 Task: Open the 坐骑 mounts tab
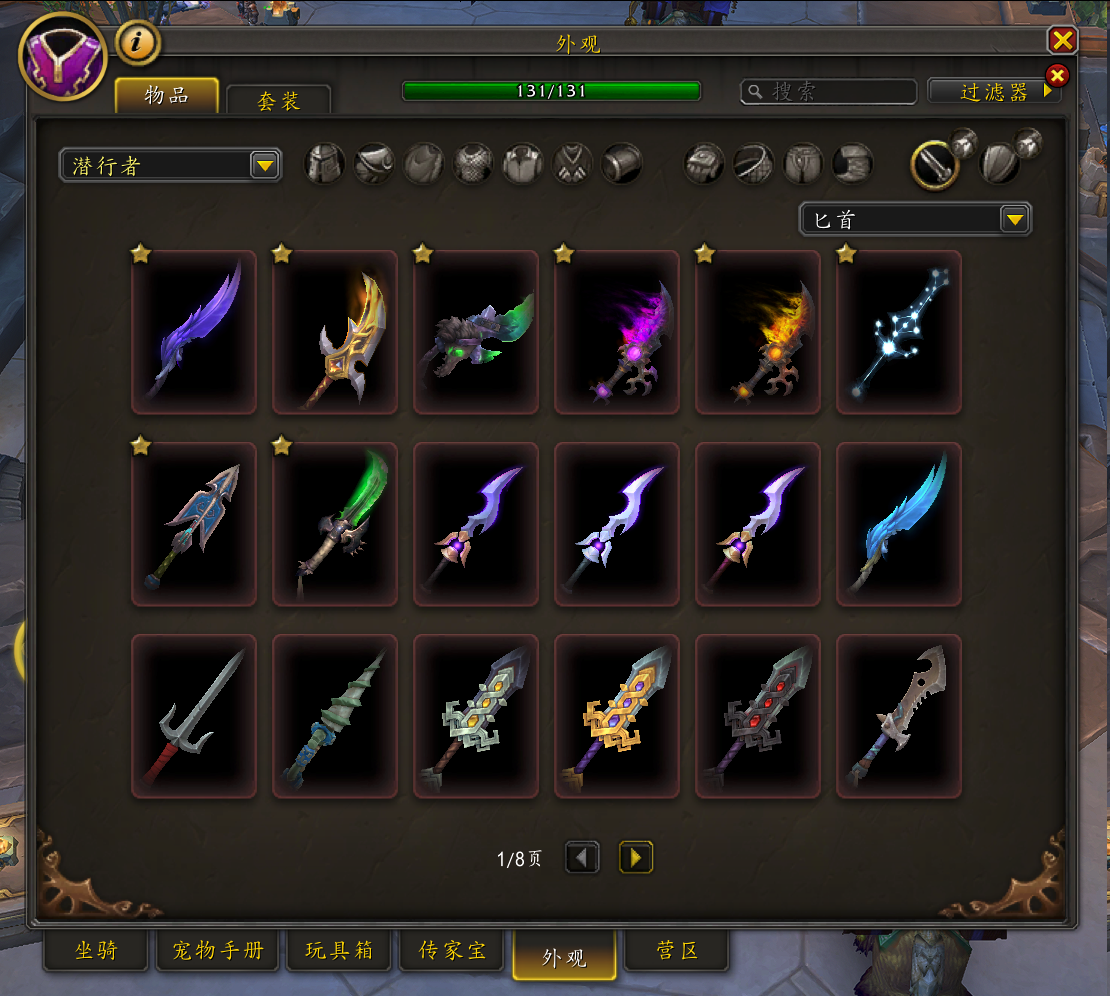tap(96, 951)
